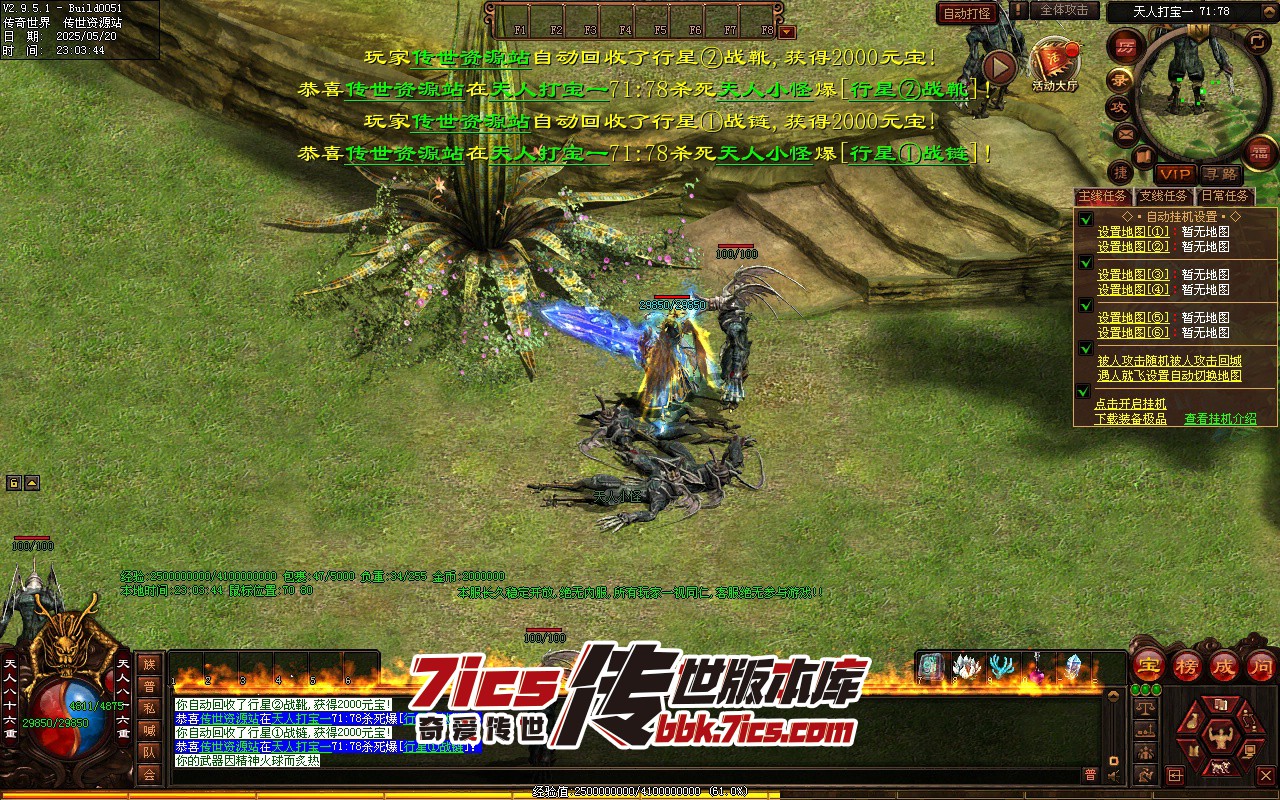Viewport: 1280px width, 800px height.
Task: Click the 下载装备极品 link
Action: click(x=1130, y=419)
